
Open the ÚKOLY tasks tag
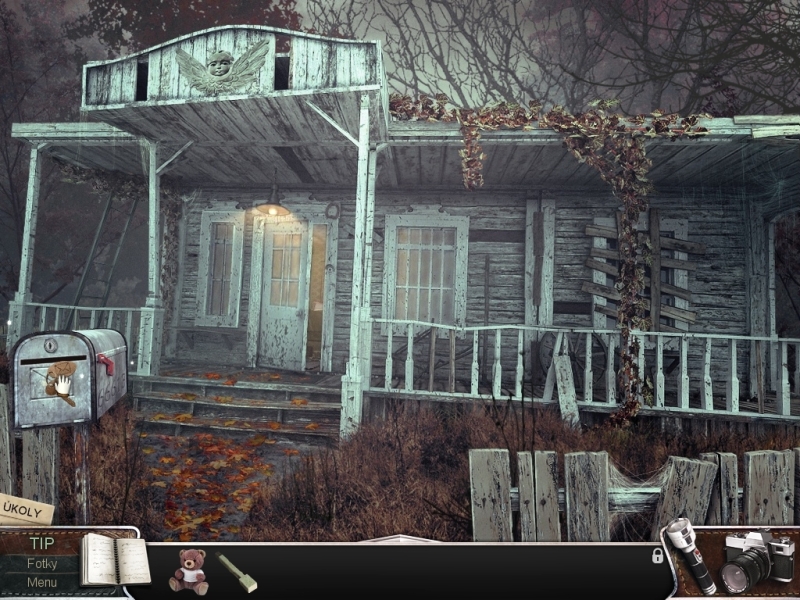tap(24, 508)
